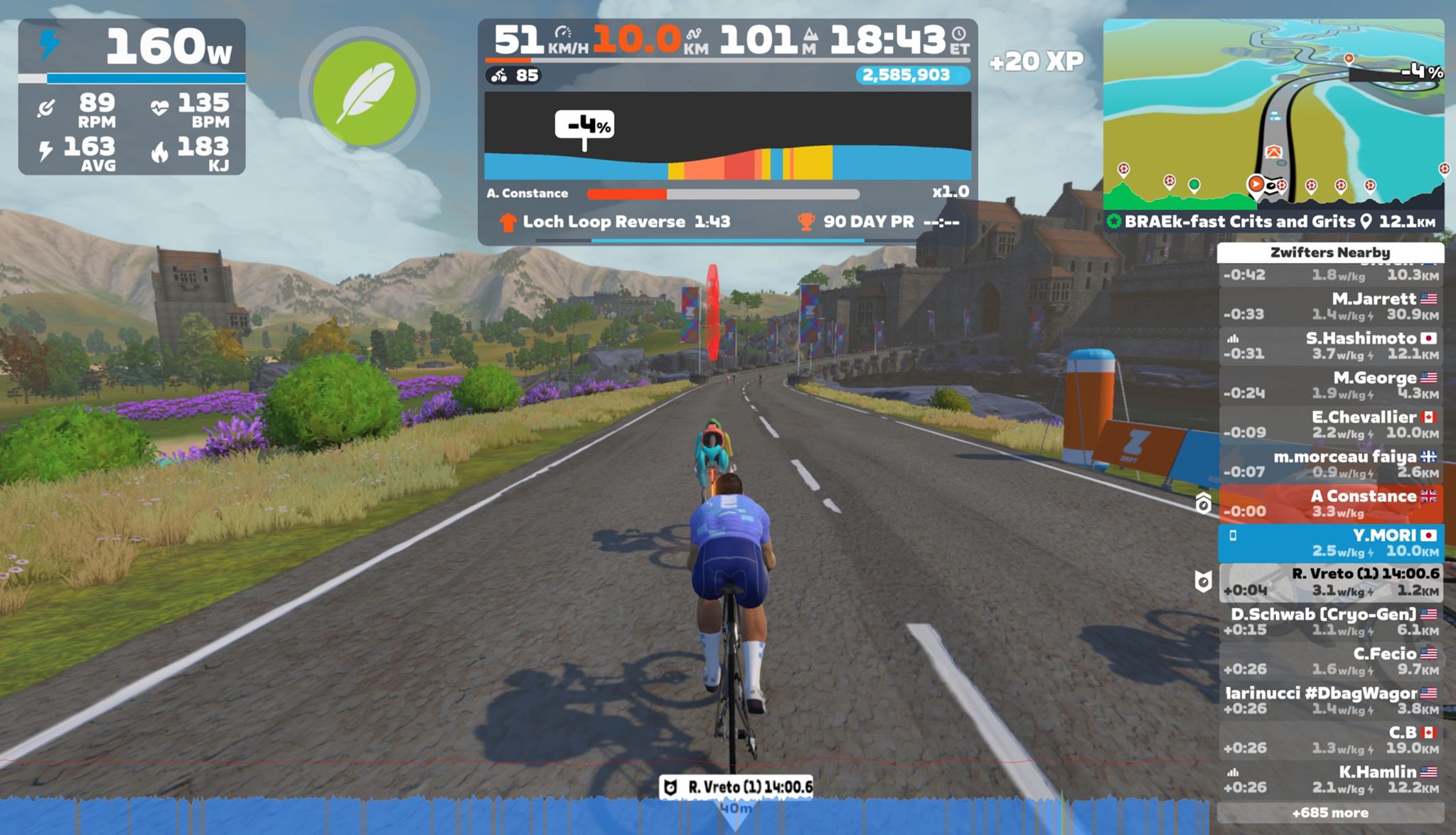
Task: Click Y.MORI's blue rider row
Action: [x=1330, y=543]
